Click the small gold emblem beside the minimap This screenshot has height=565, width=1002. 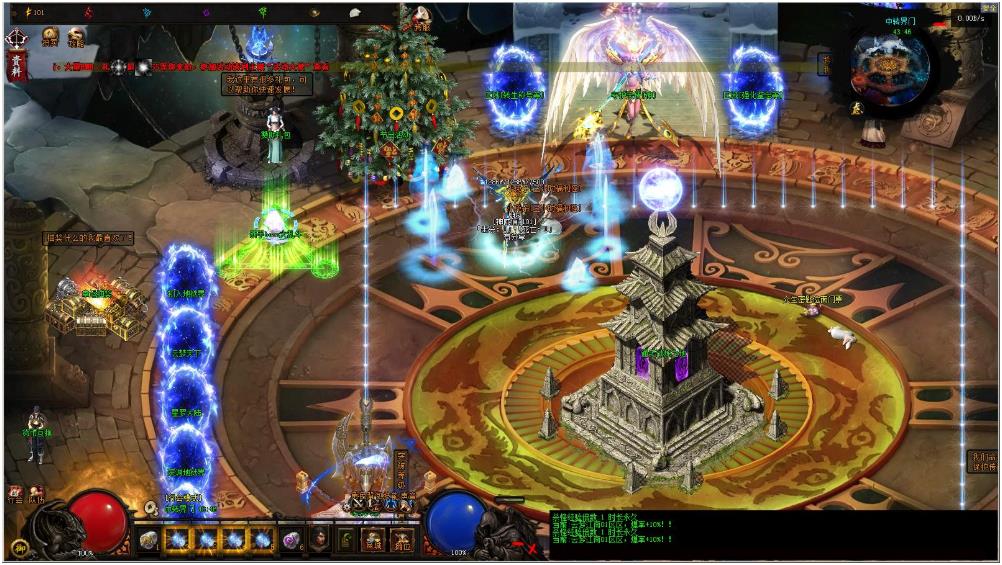point(857,108)
